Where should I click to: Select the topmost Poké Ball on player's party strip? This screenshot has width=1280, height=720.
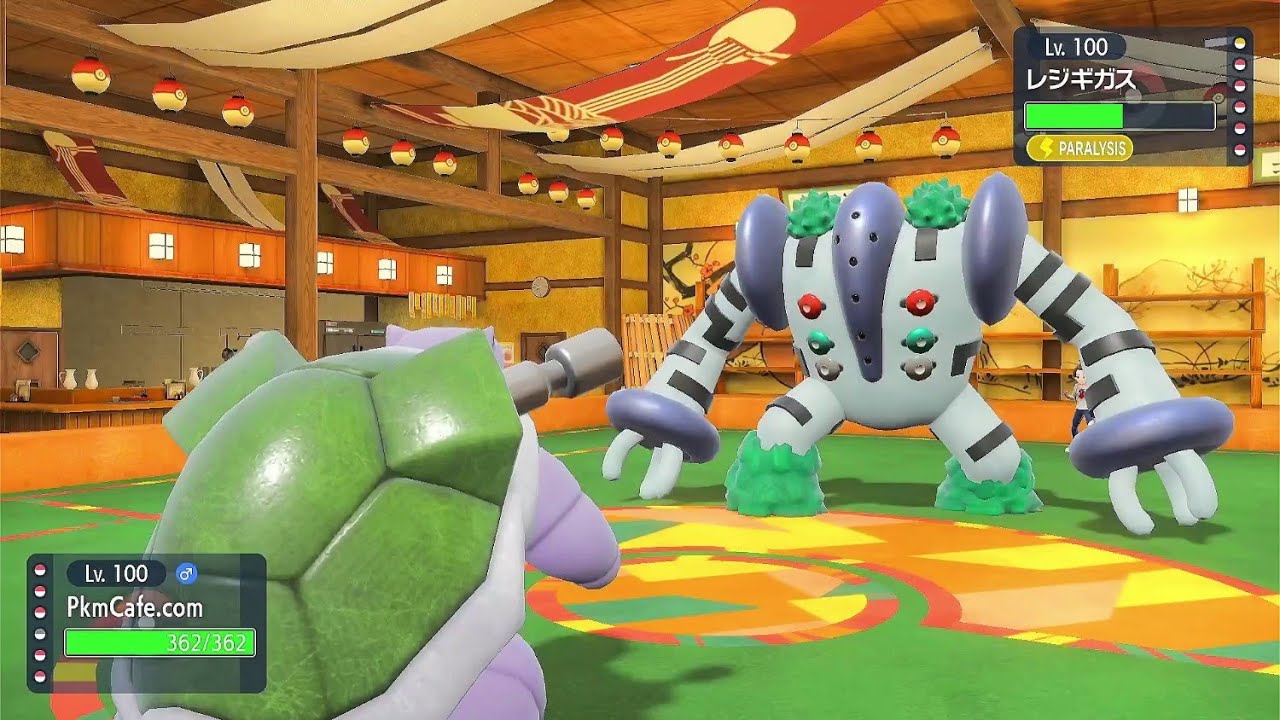pyautogui.click(x=40, y=568)
